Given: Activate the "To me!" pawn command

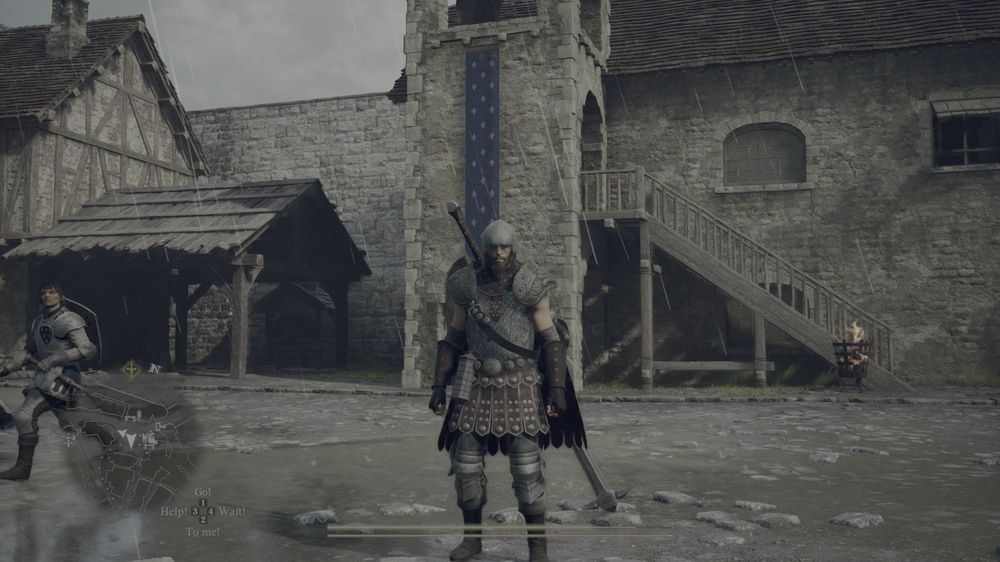Looking at the screenshot, I should click(202, 531).
